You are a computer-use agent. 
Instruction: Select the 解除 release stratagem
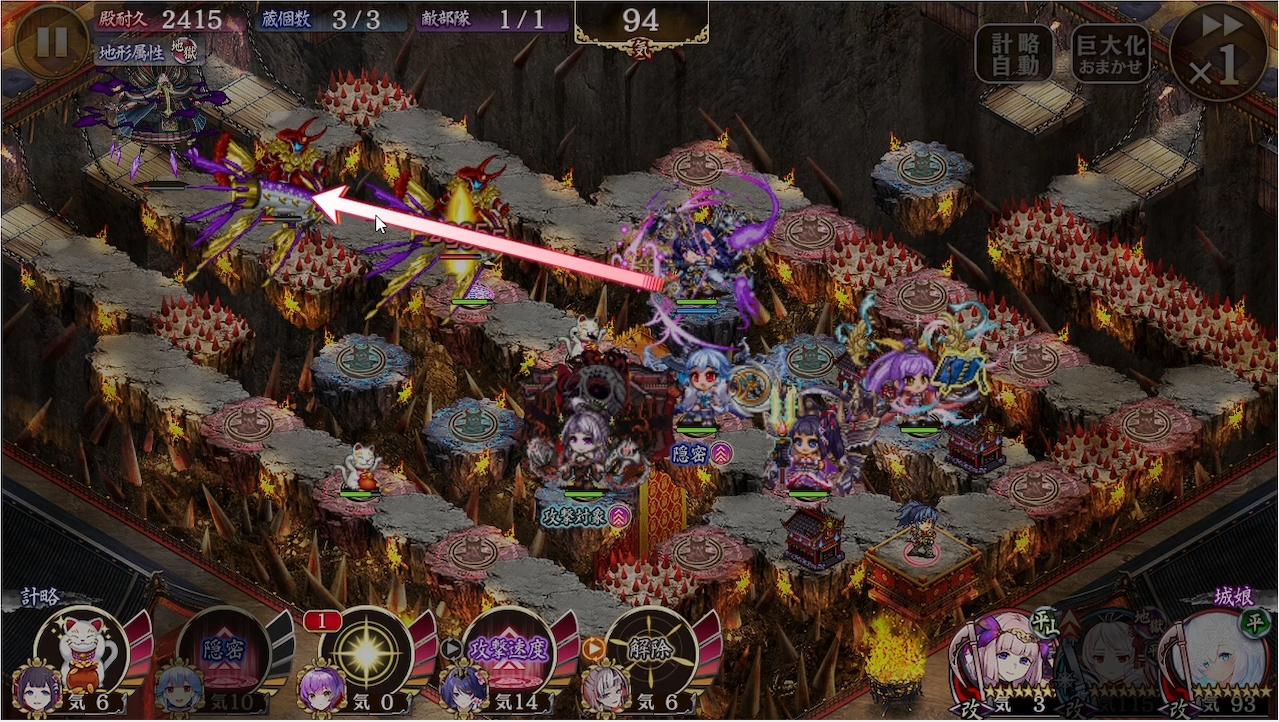pos(652,652)
